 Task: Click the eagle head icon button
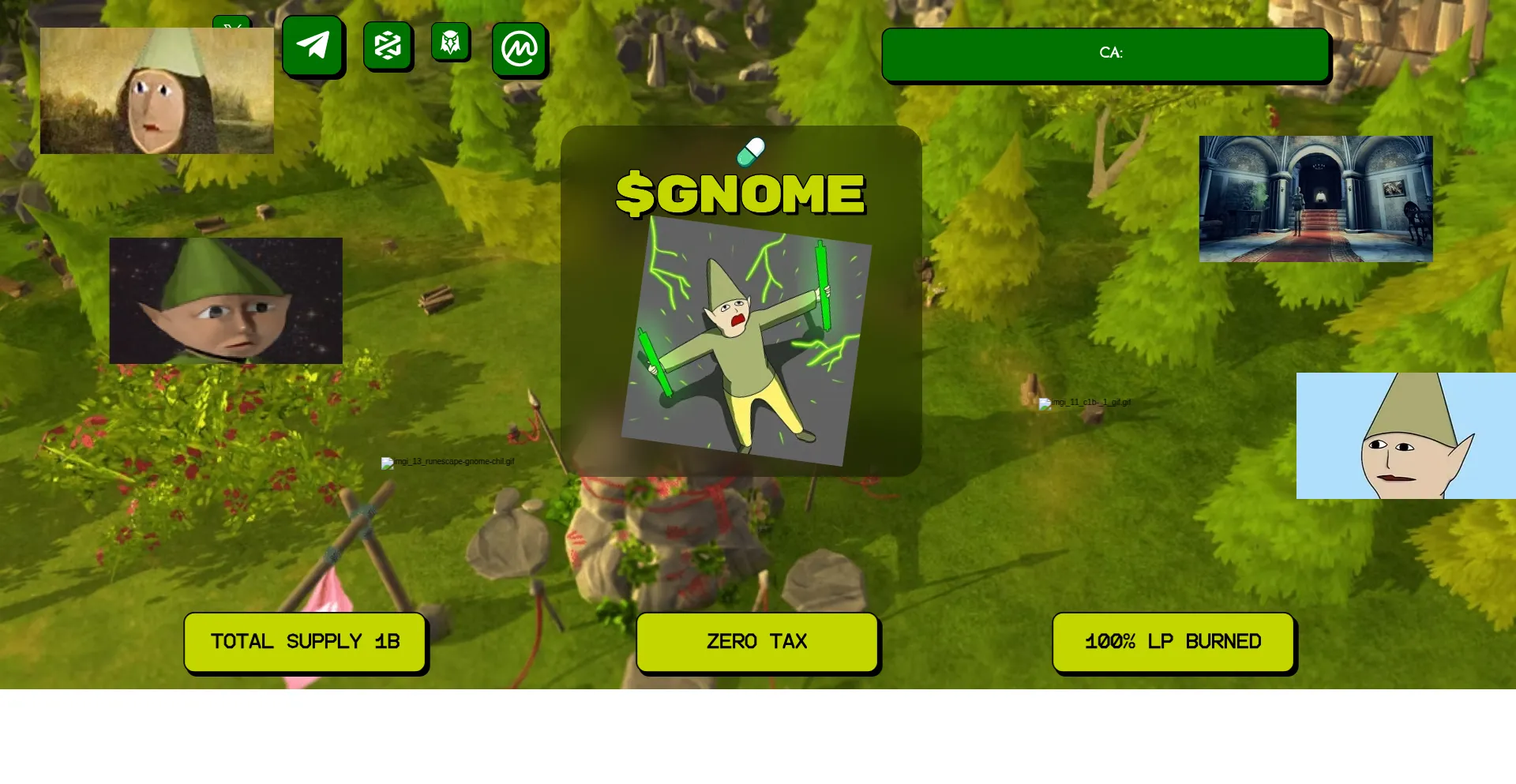click(450, 42)
